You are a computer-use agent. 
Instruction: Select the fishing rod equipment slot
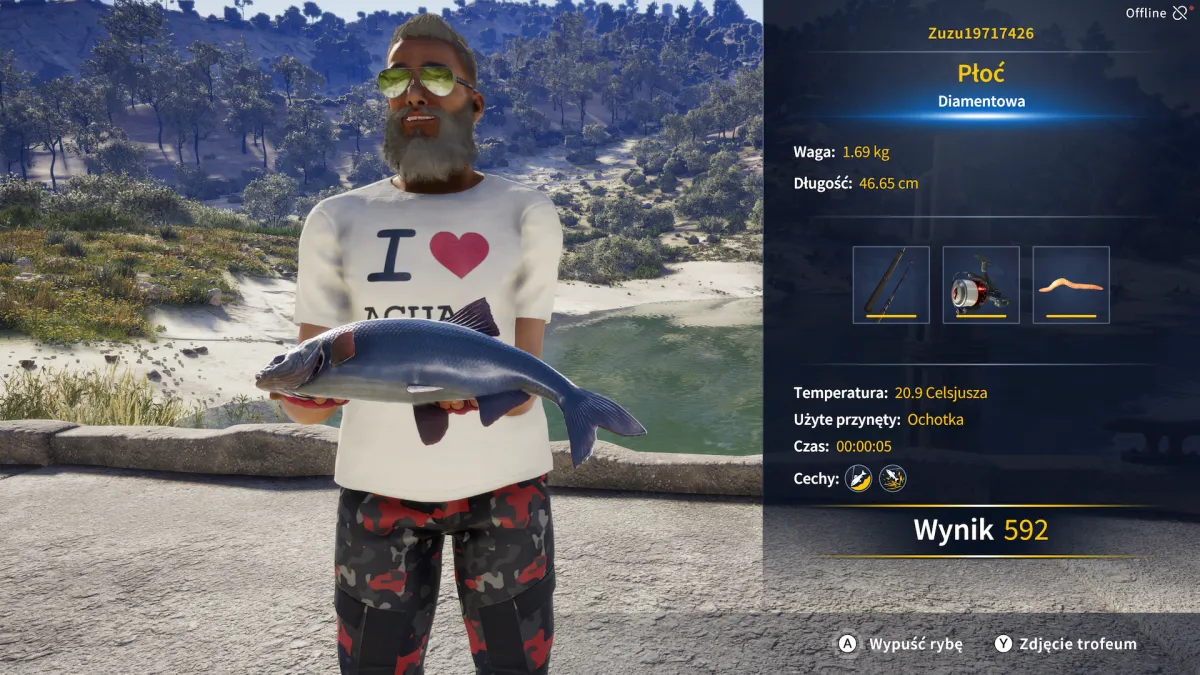point(891,285)
